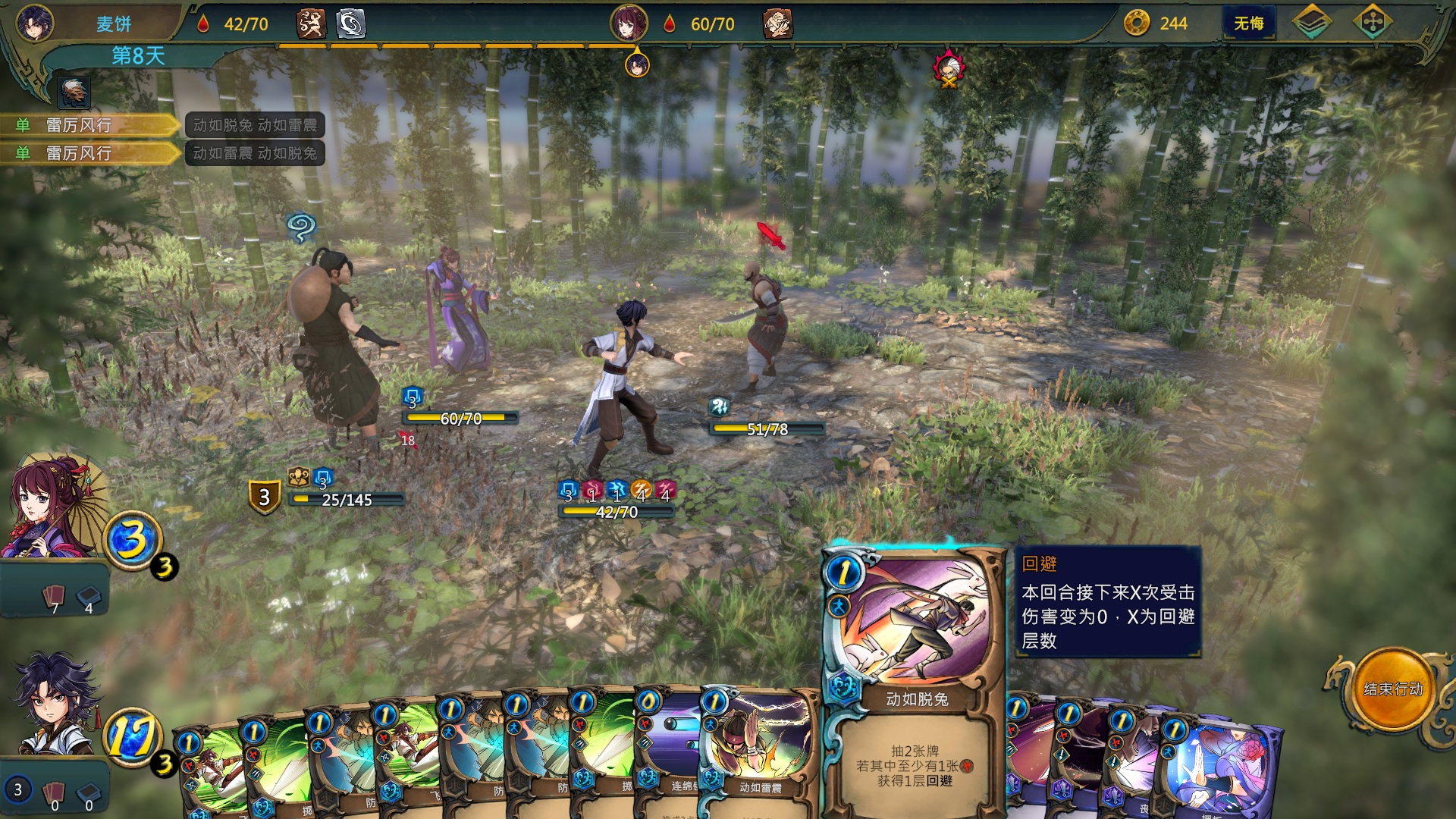Click the swirl relic icon in top bar
The width and height of the screenshot is (1456, 819).
tap(350, 24)
